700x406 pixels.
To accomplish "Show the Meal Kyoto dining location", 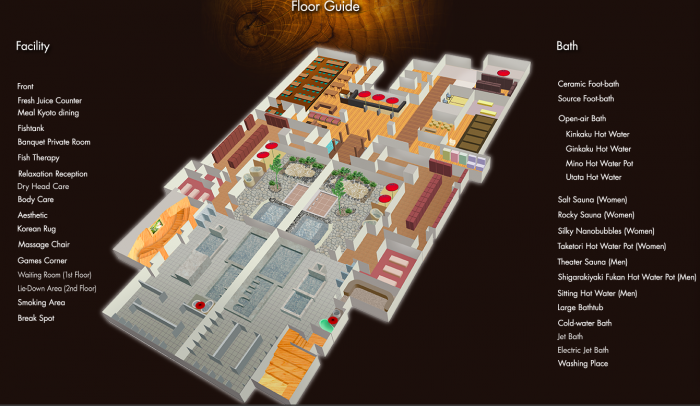I will [x=48, y=113].
